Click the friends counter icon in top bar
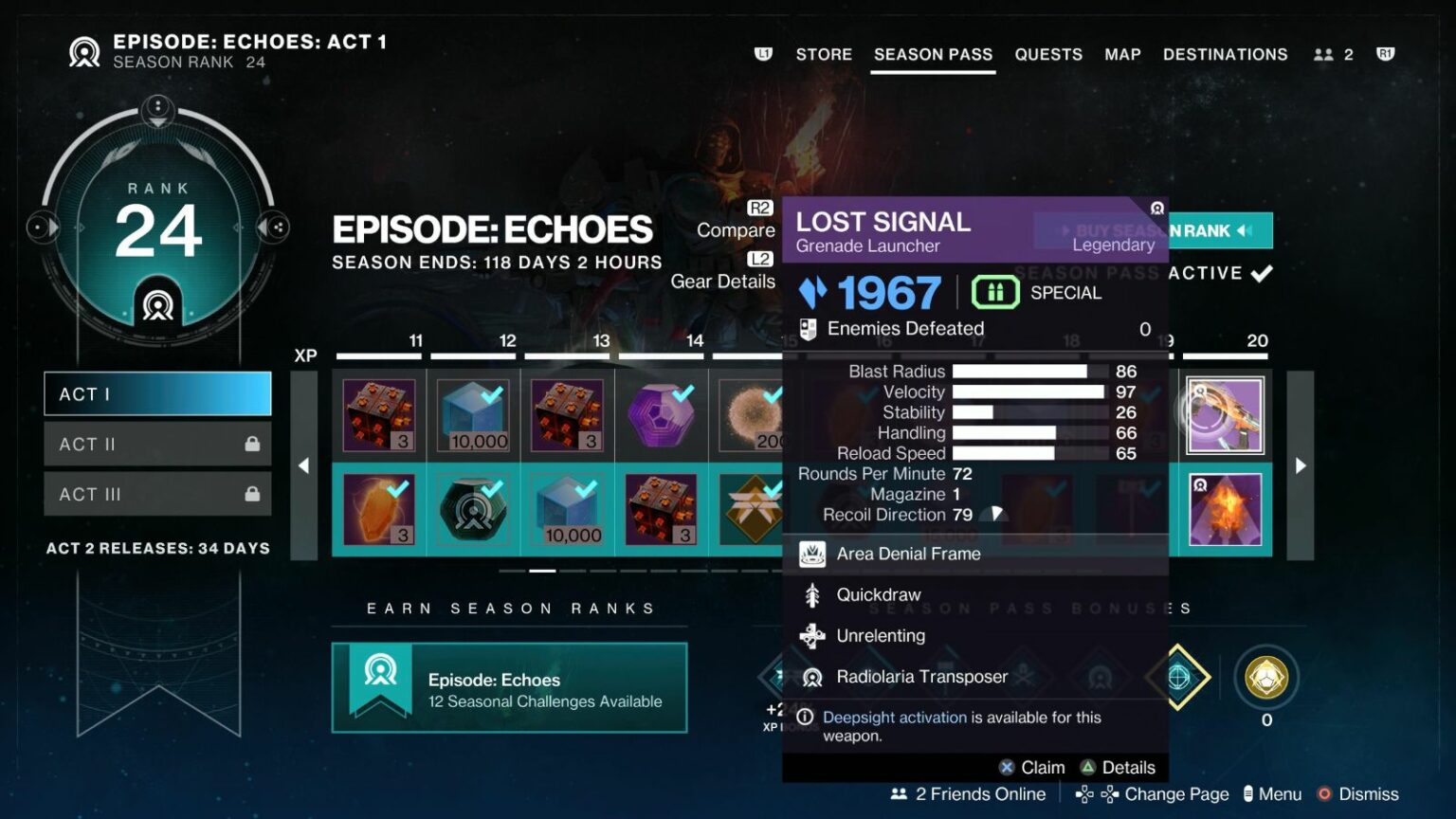This screenshot has width=1456, height=819. (x=1323, y=54)
